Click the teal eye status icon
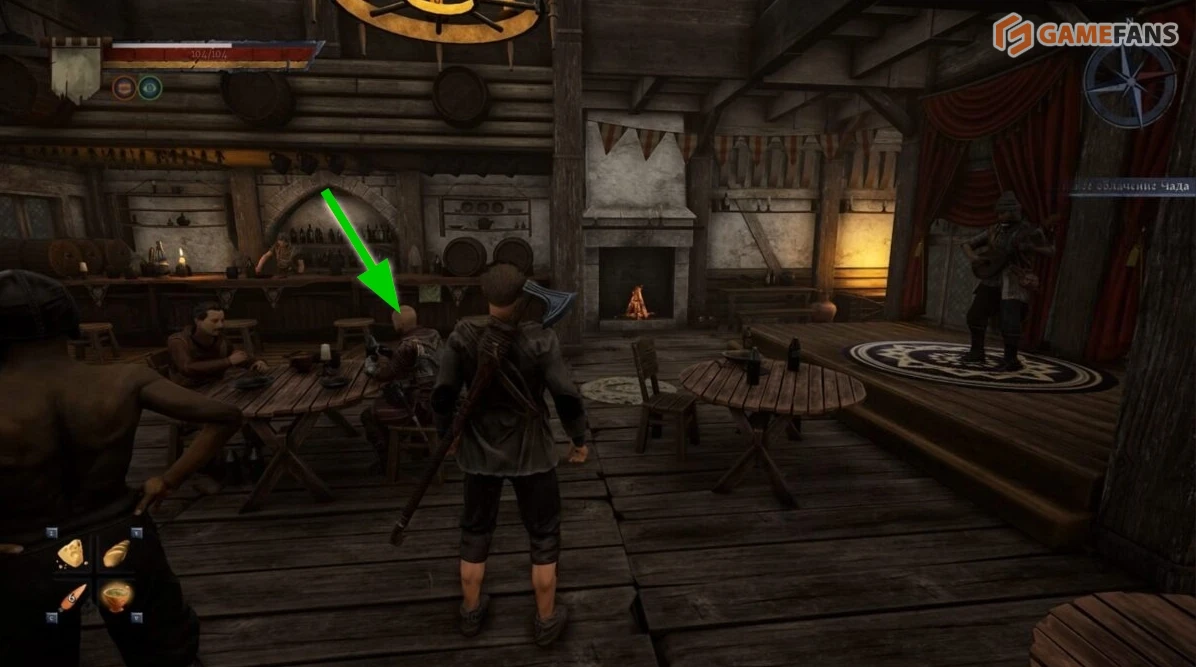Screen dimensions: 1196x667 click(x=149, y=88)
